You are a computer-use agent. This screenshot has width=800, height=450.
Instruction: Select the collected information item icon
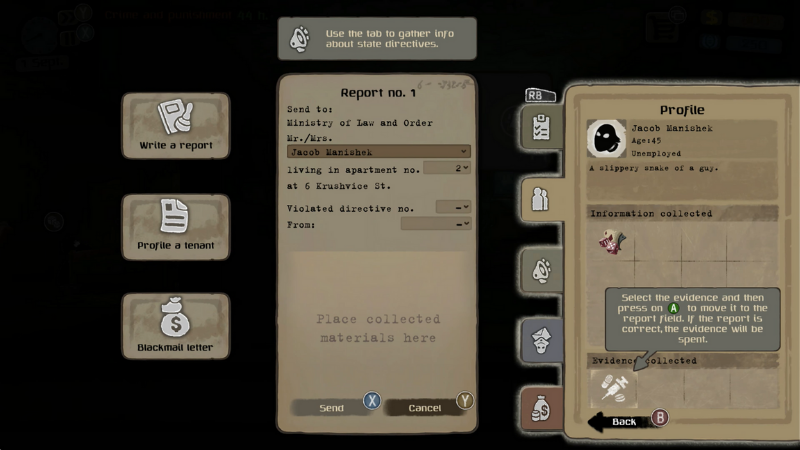click(612, 241)
